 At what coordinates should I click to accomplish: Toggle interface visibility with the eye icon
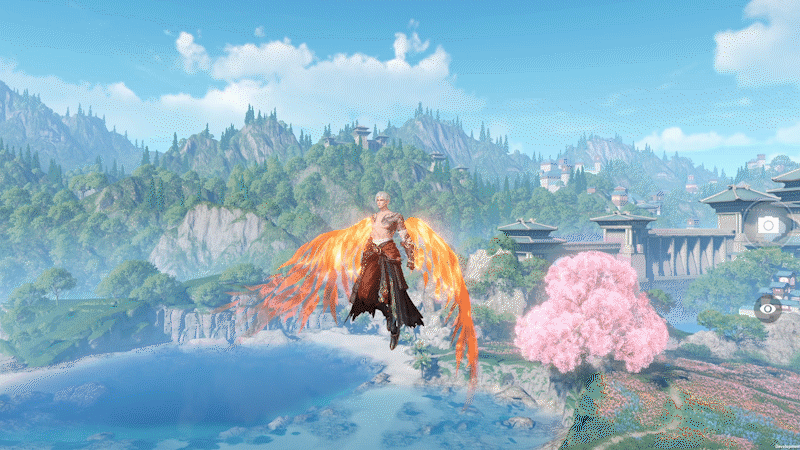point(768,308)
